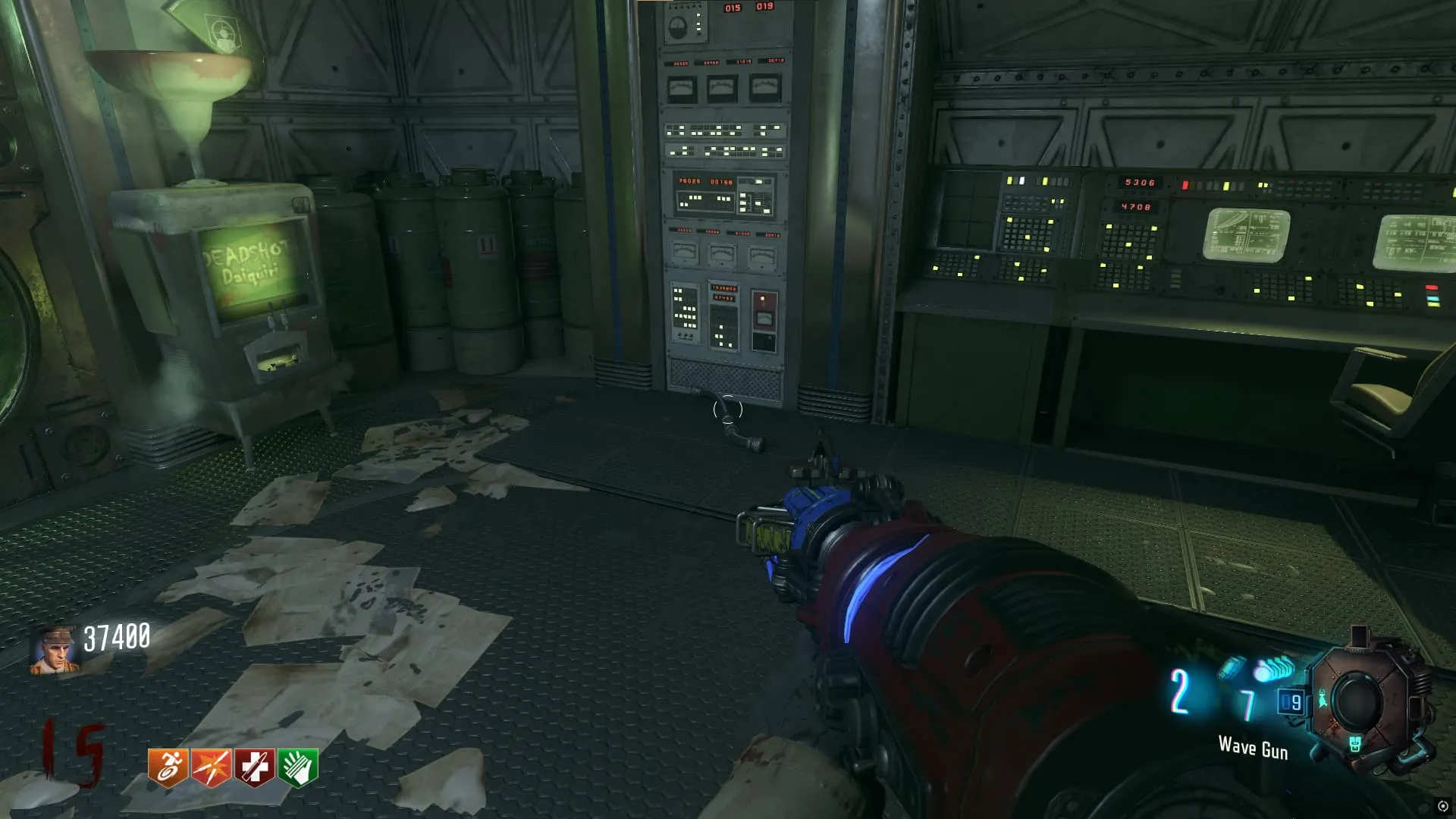Click the white cross and bullet perk icon
The image size is (1456, 819).
254,767
